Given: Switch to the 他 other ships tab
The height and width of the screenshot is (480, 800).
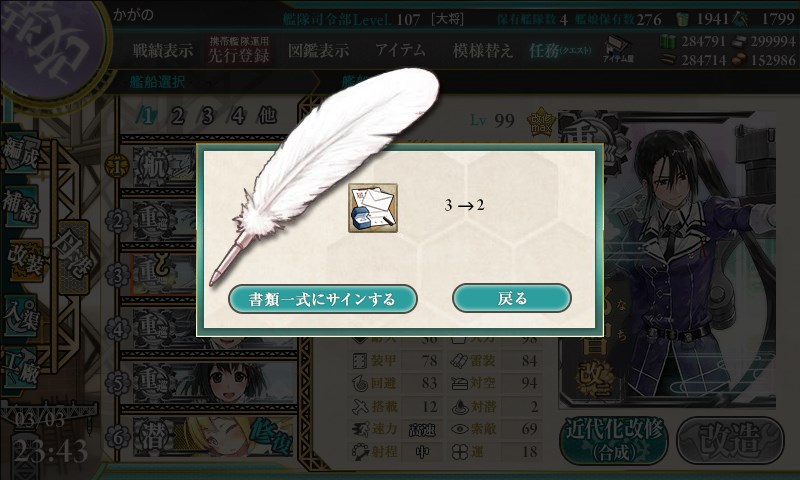Looking at the screenshot, I should coord(267,115).
